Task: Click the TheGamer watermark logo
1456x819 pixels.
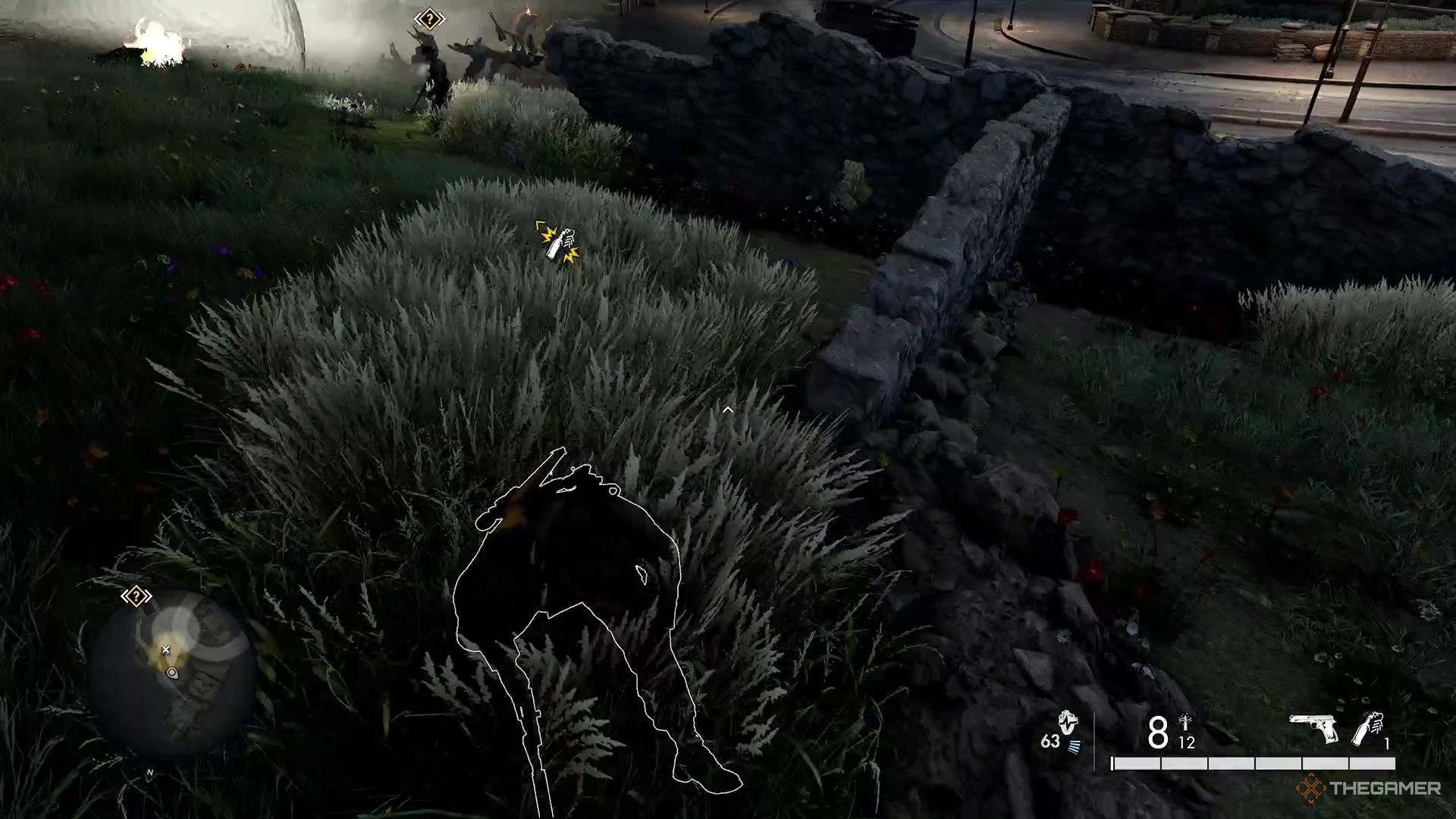Action: click(x=1368, y=789)
